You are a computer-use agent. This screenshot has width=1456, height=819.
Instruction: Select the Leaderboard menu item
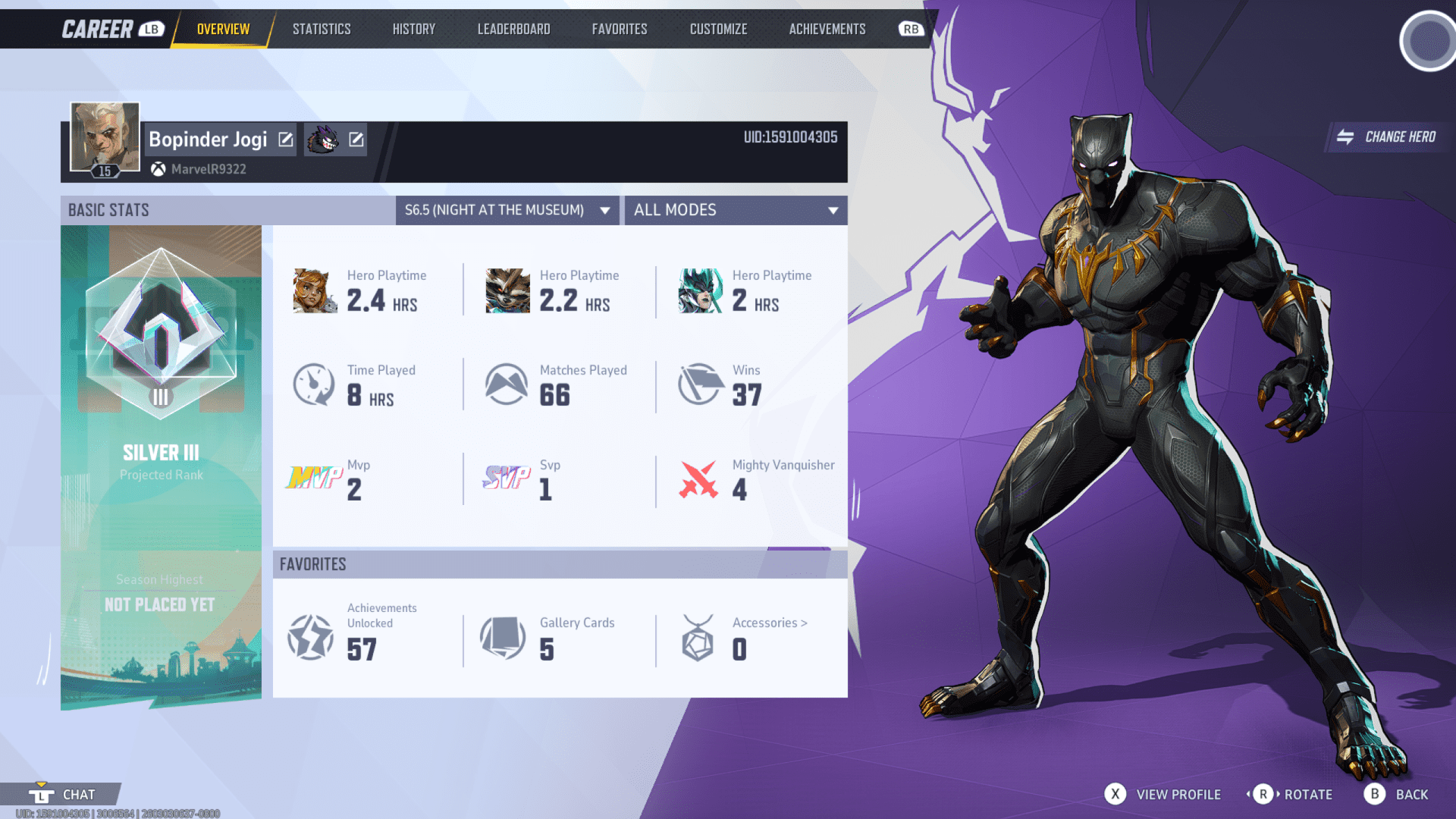(x=513, y=29)
